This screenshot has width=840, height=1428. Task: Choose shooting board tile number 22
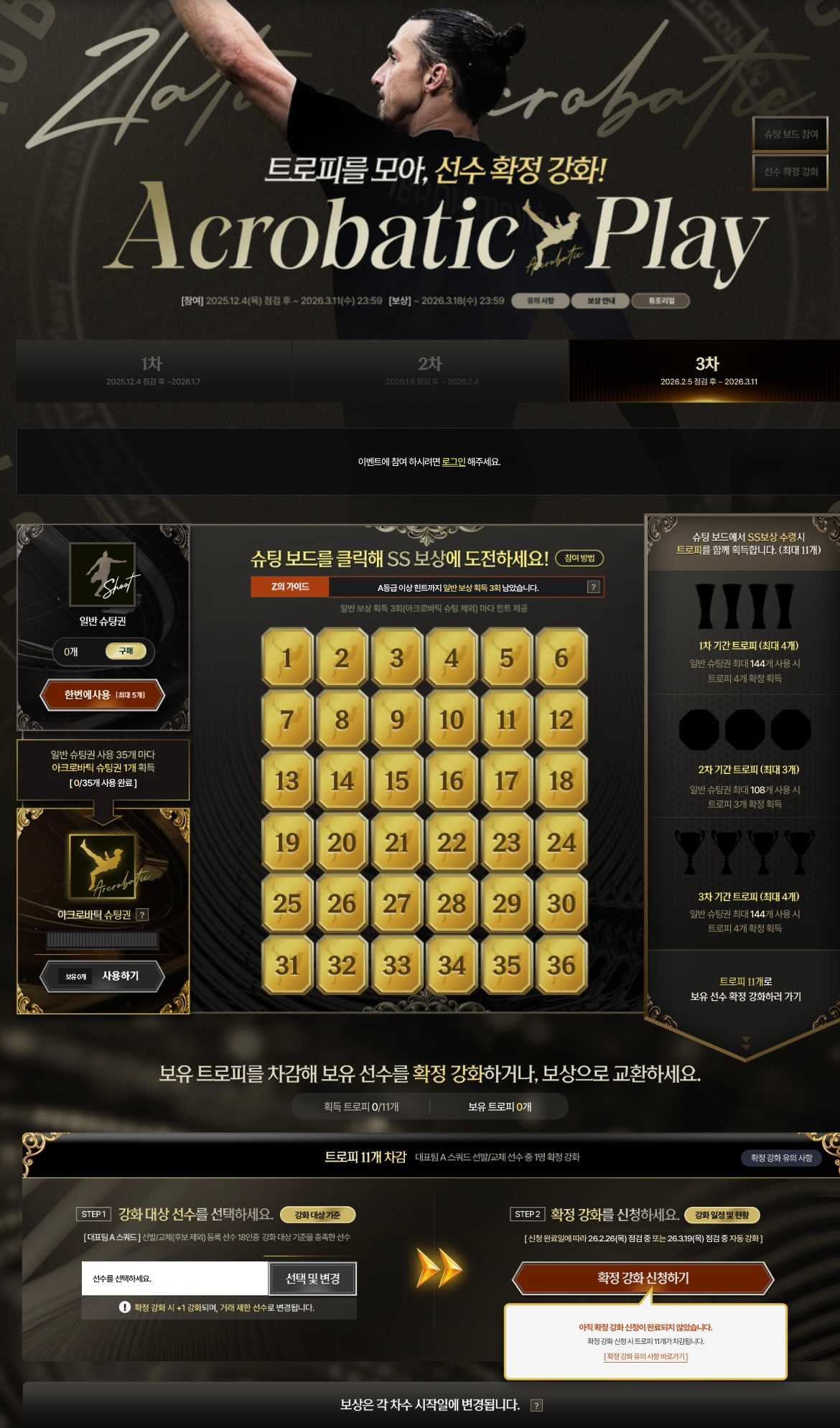click(452, 842)
